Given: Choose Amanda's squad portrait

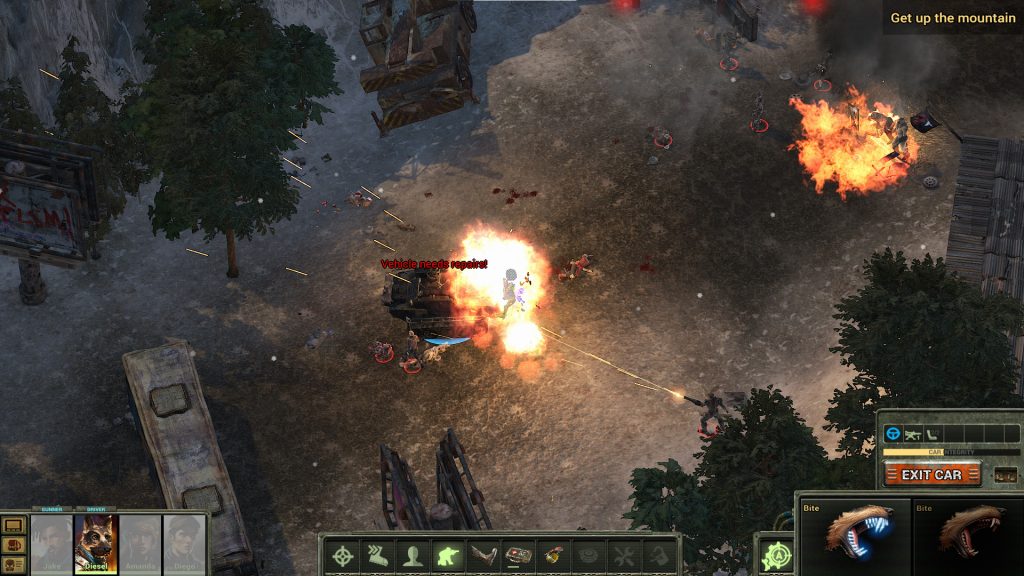Looking at the screenshot, I should coord(140,544).
